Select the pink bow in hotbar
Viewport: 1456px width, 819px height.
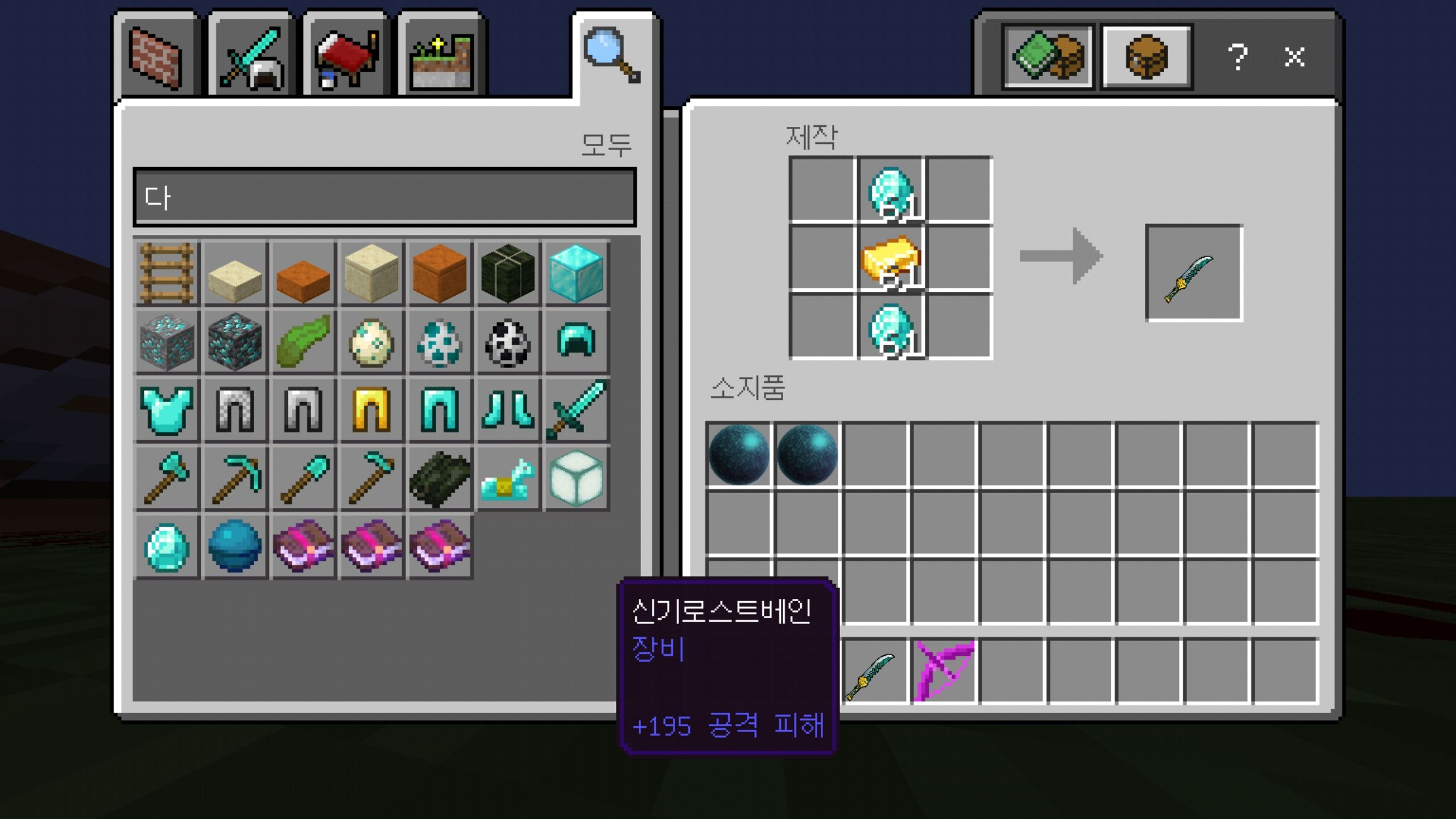click(x=944, y=671)
